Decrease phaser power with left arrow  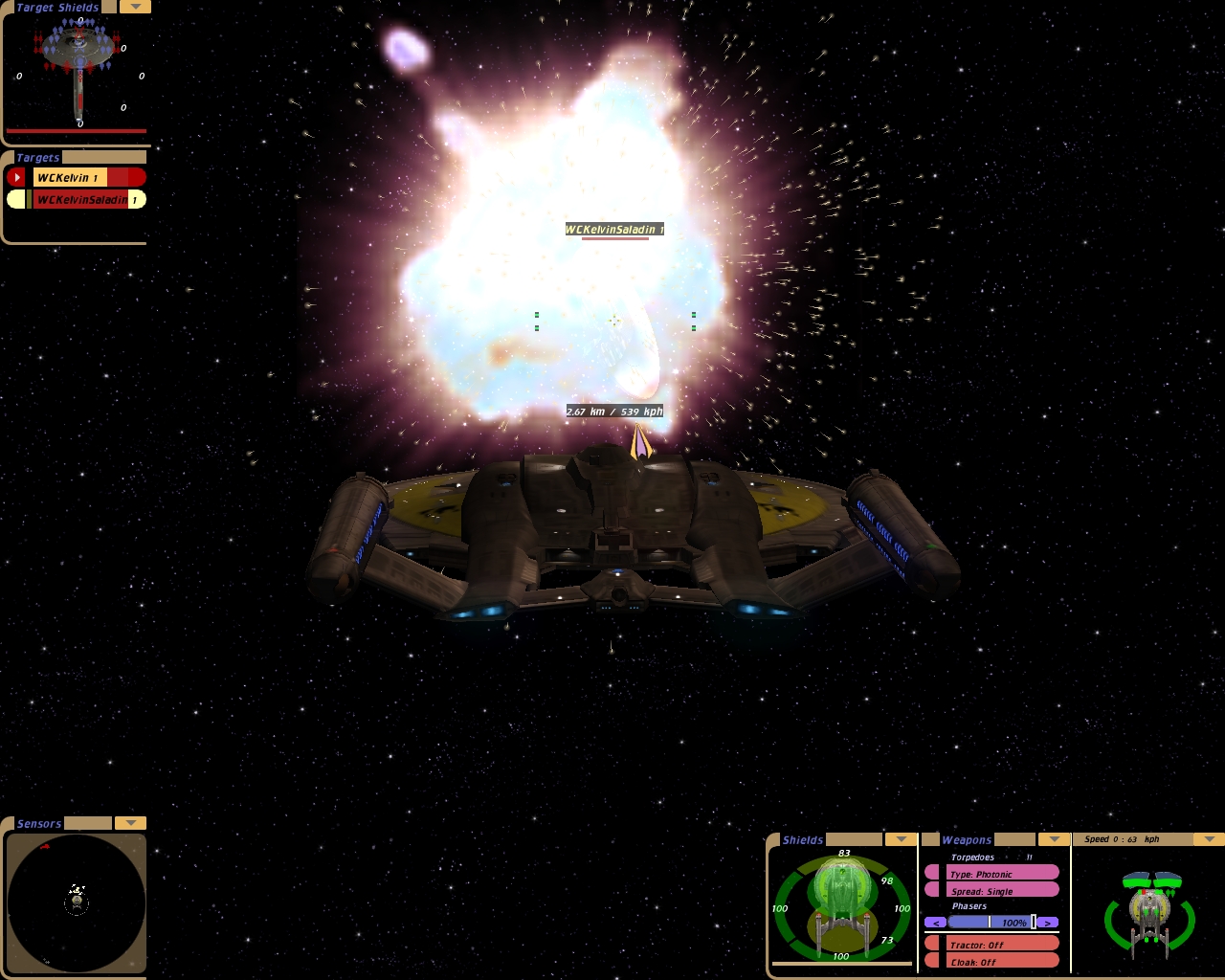click(935, 923)
